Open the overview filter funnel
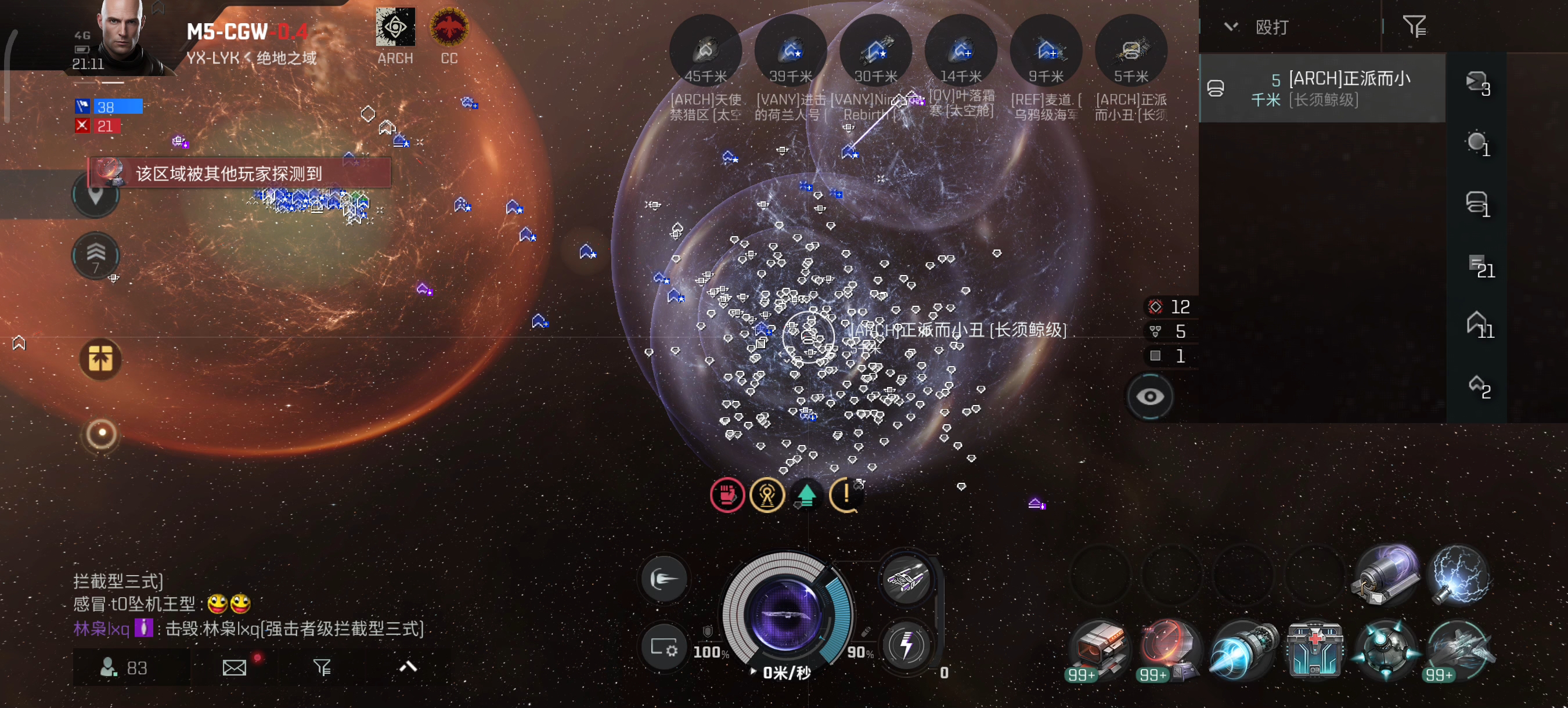 [x=1414, y=27]
